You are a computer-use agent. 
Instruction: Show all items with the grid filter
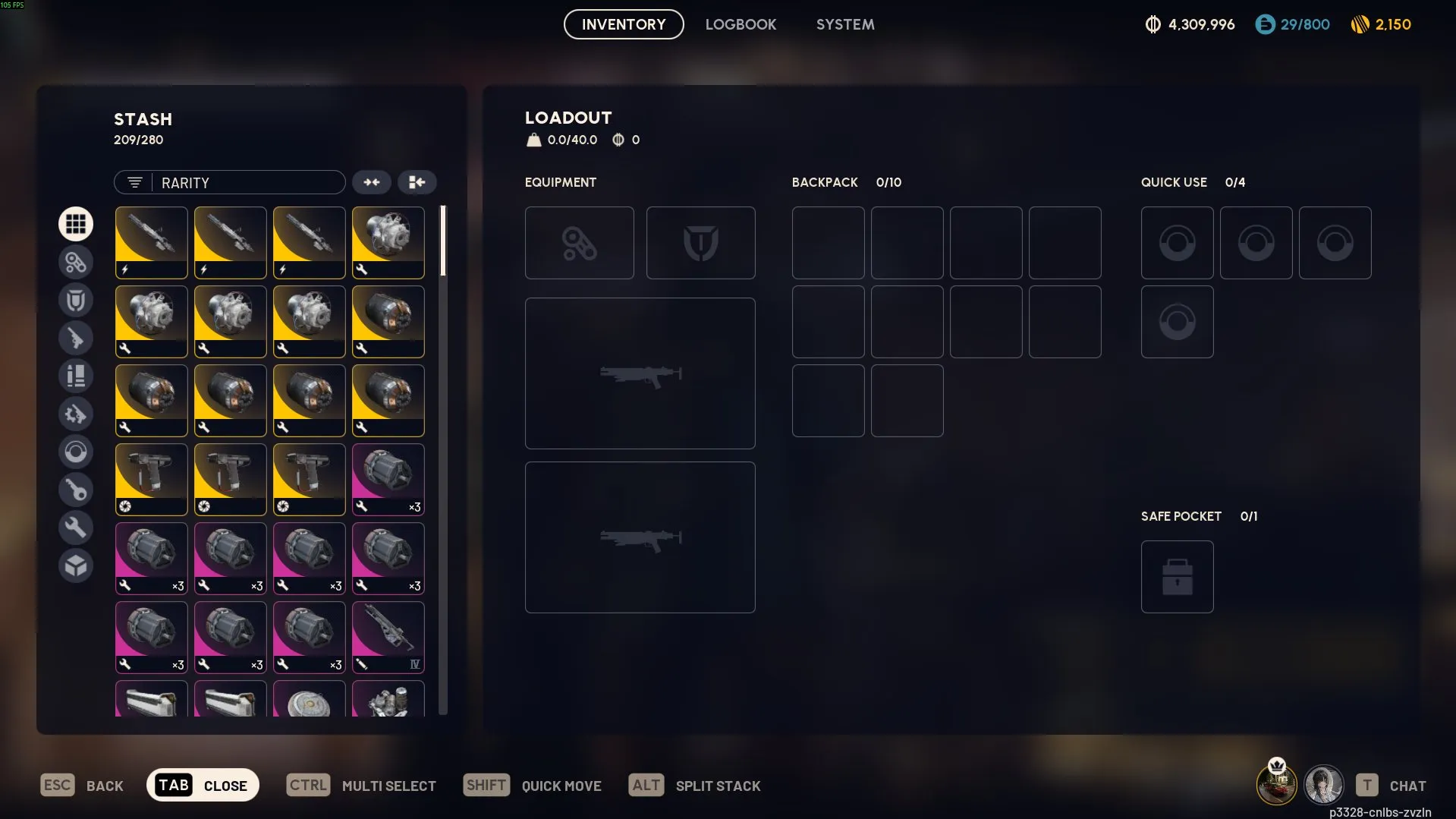pyautogui.click(x=76, y=224)
